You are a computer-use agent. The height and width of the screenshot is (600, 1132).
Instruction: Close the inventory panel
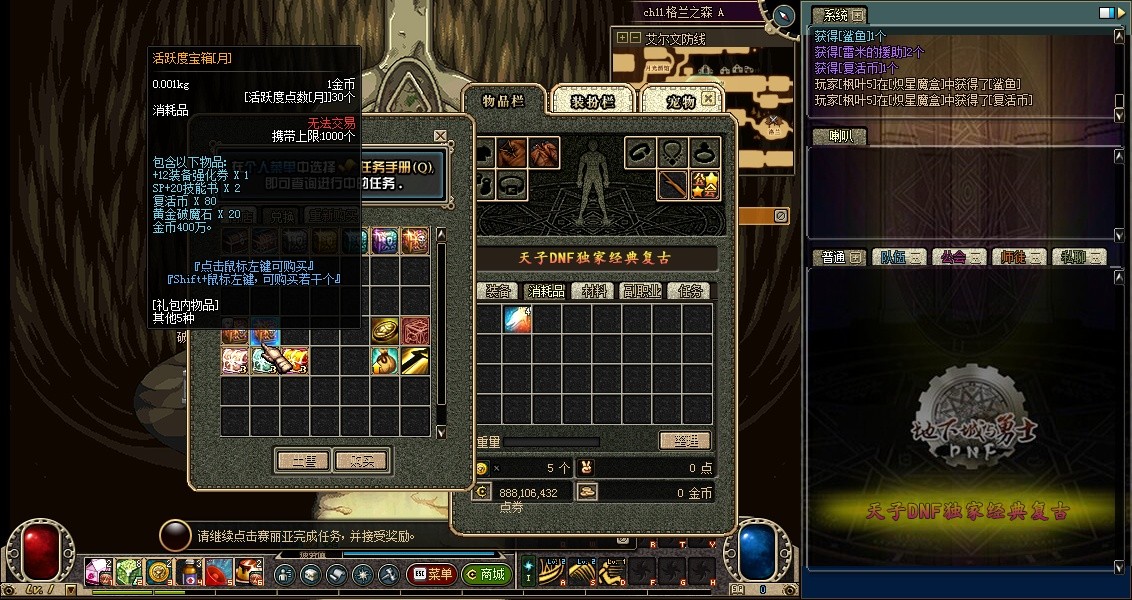click(x=708, y=99)
